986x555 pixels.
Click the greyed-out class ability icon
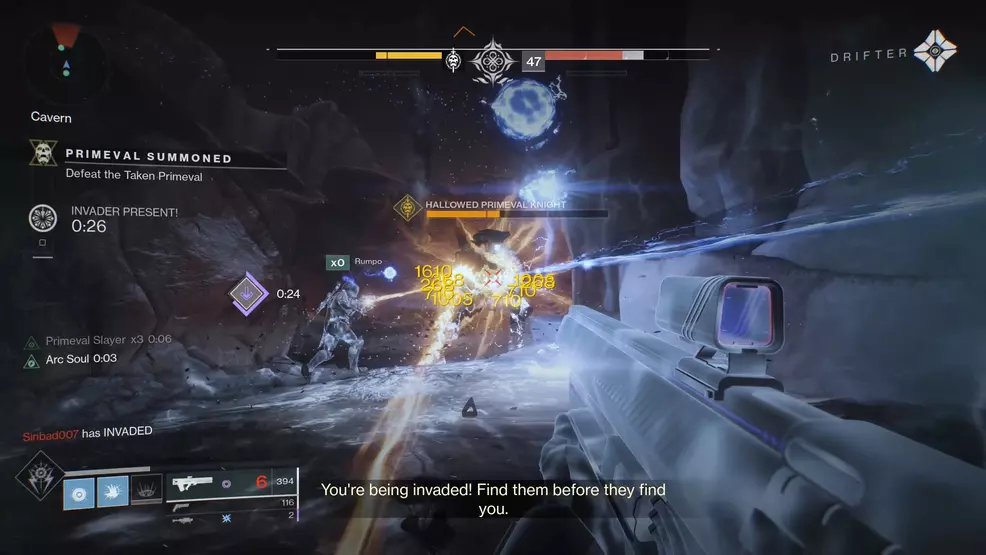[x=146, y=490]
